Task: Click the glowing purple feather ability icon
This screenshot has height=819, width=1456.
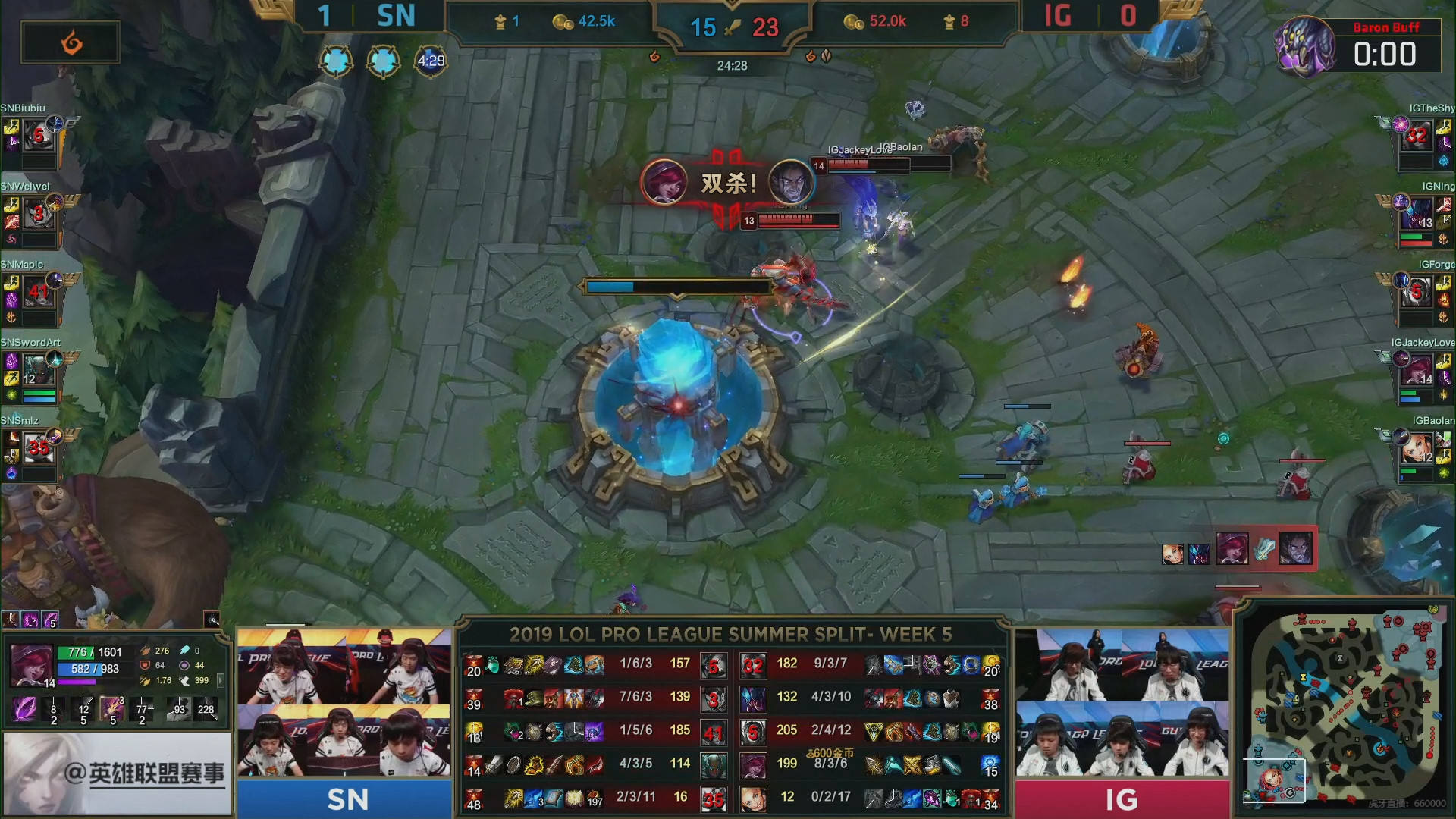Action: 24,710
